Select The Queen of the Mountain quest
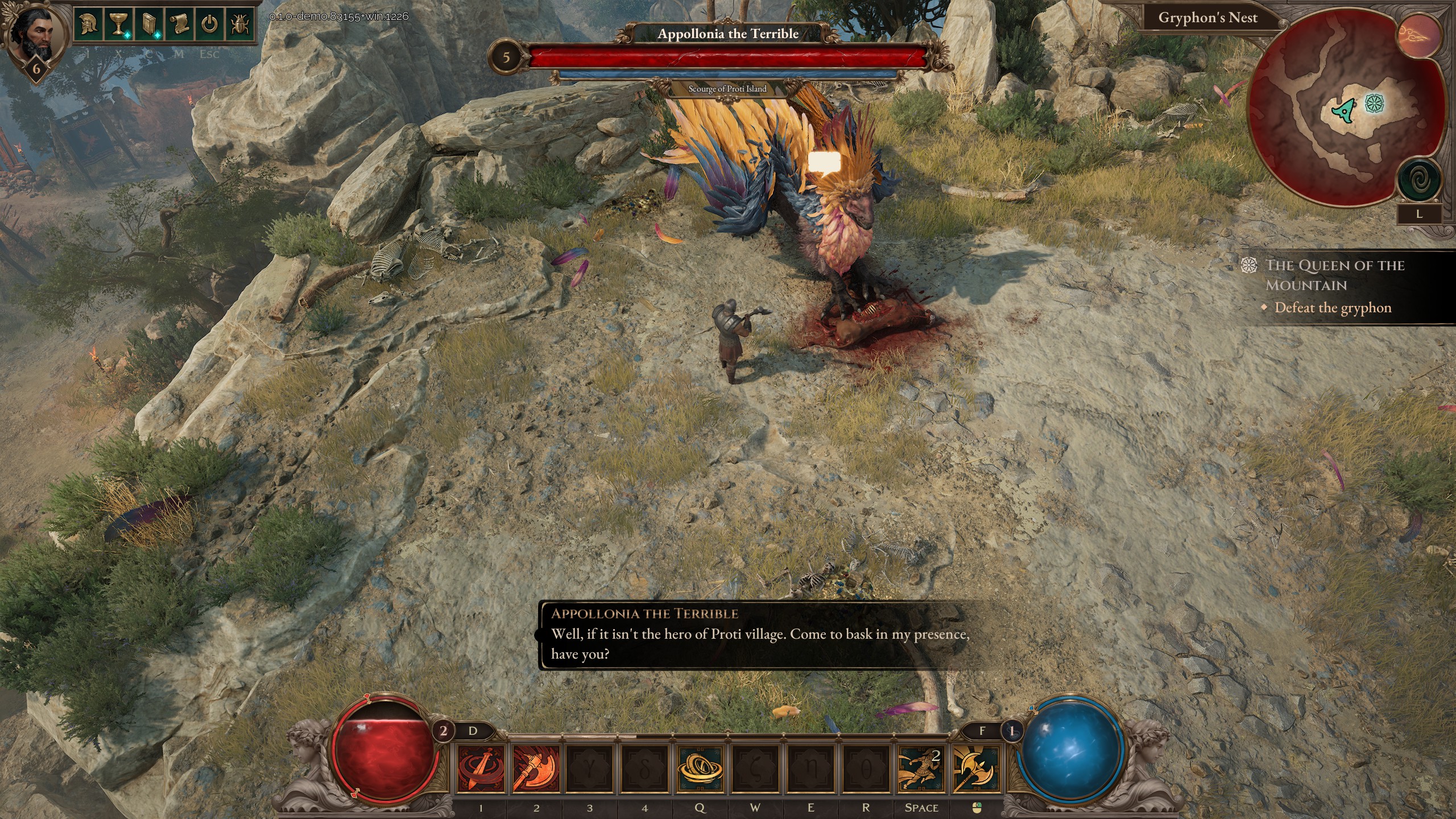1456x819 pixels. point(1334,275)
